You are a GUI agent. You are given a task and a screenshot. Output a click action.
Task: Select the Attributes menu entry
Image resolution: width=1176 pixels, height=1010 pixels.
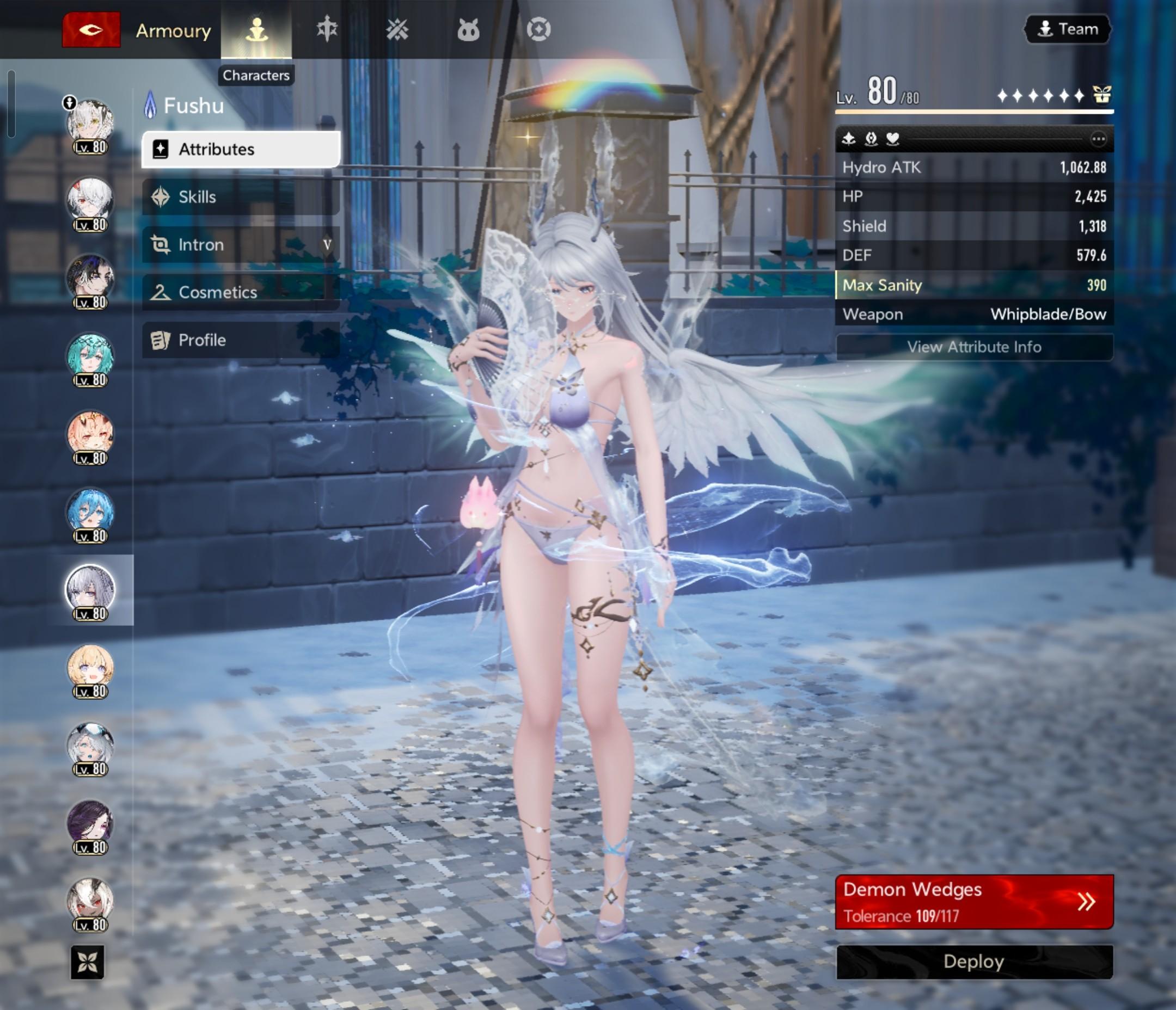[241, 149]
